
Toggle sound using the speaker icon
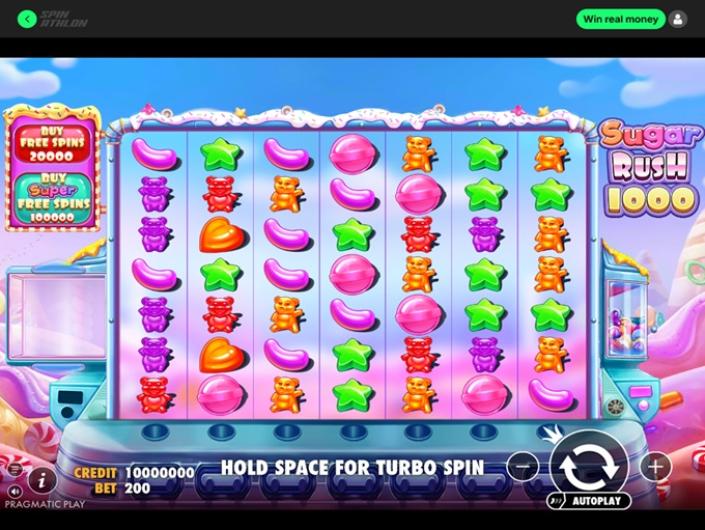[14, 493]
